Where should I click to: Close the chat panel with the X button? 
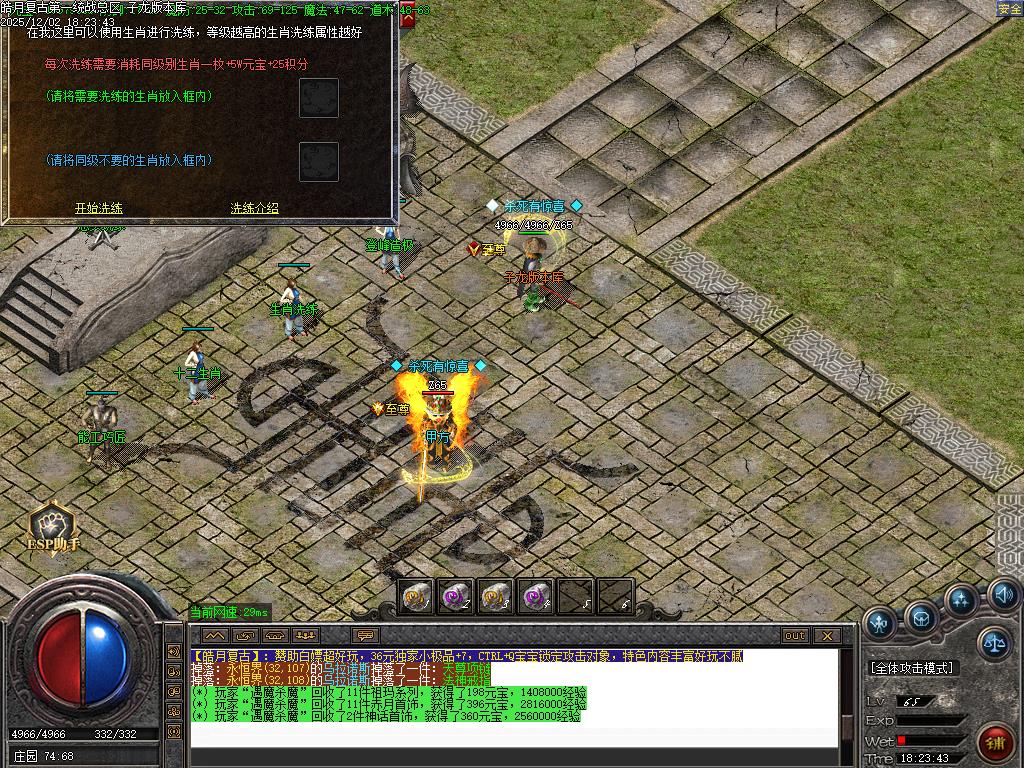coord(826,635)
